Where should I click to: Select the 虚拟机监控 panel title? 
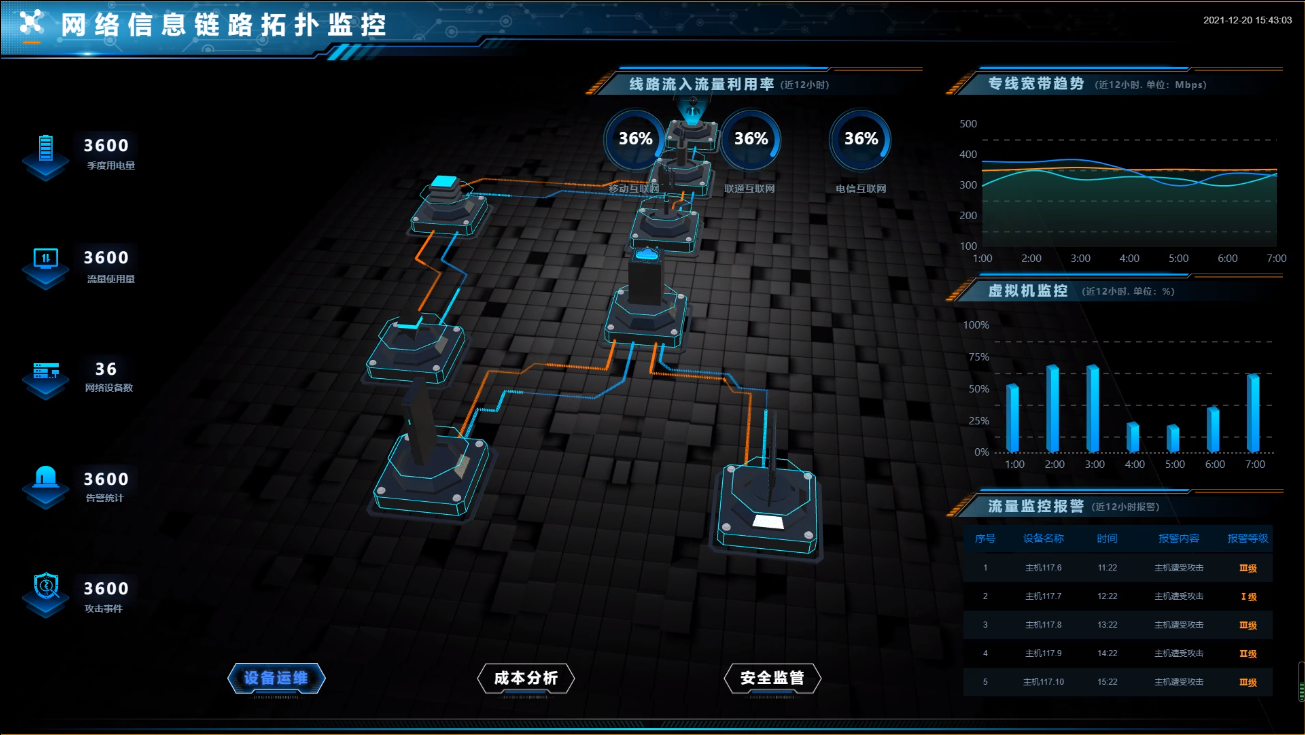coord(1030,290)
